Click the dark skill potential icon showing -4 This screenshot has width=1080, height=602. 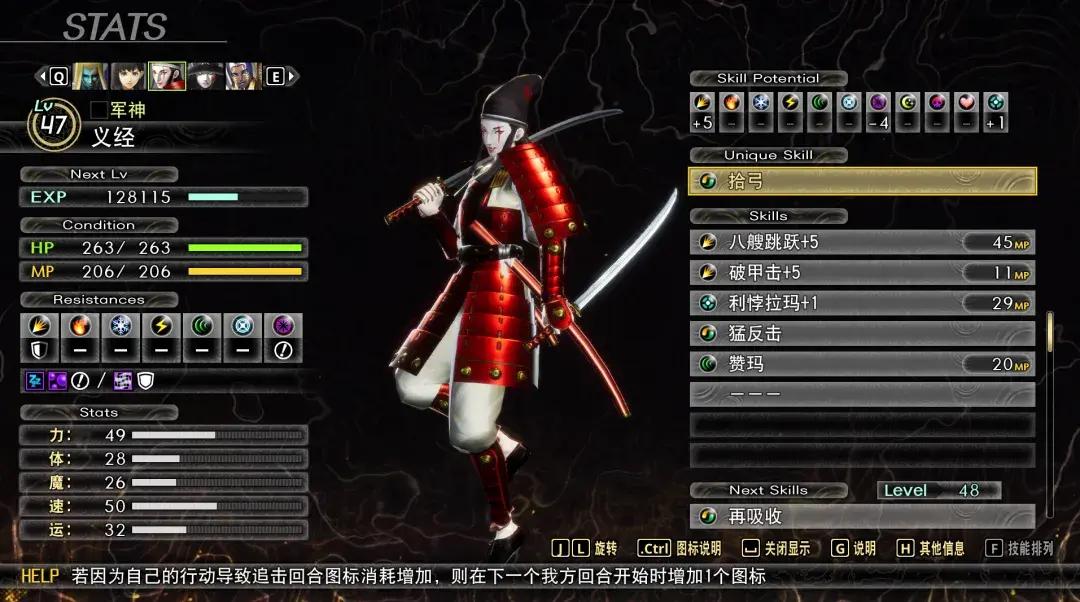pyautogui.click(x=878, y=104)
